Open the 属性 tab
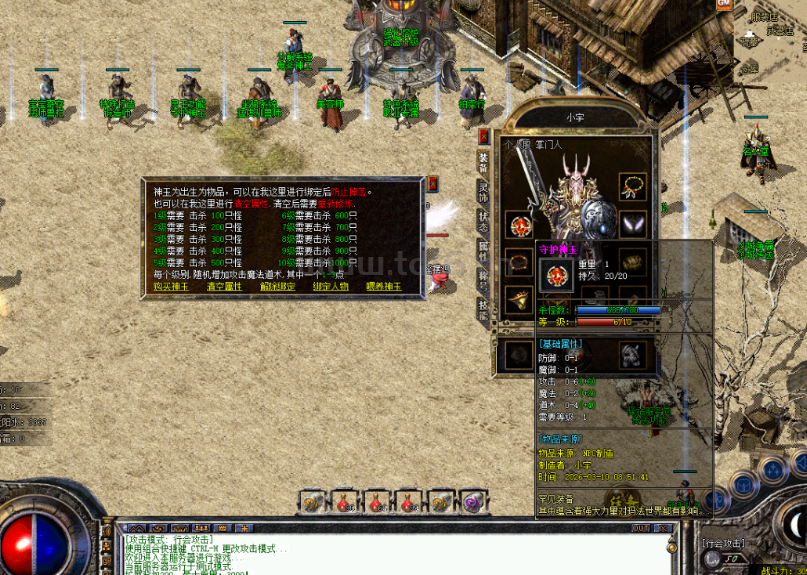The image size is (807, 575). click(484, 249)
